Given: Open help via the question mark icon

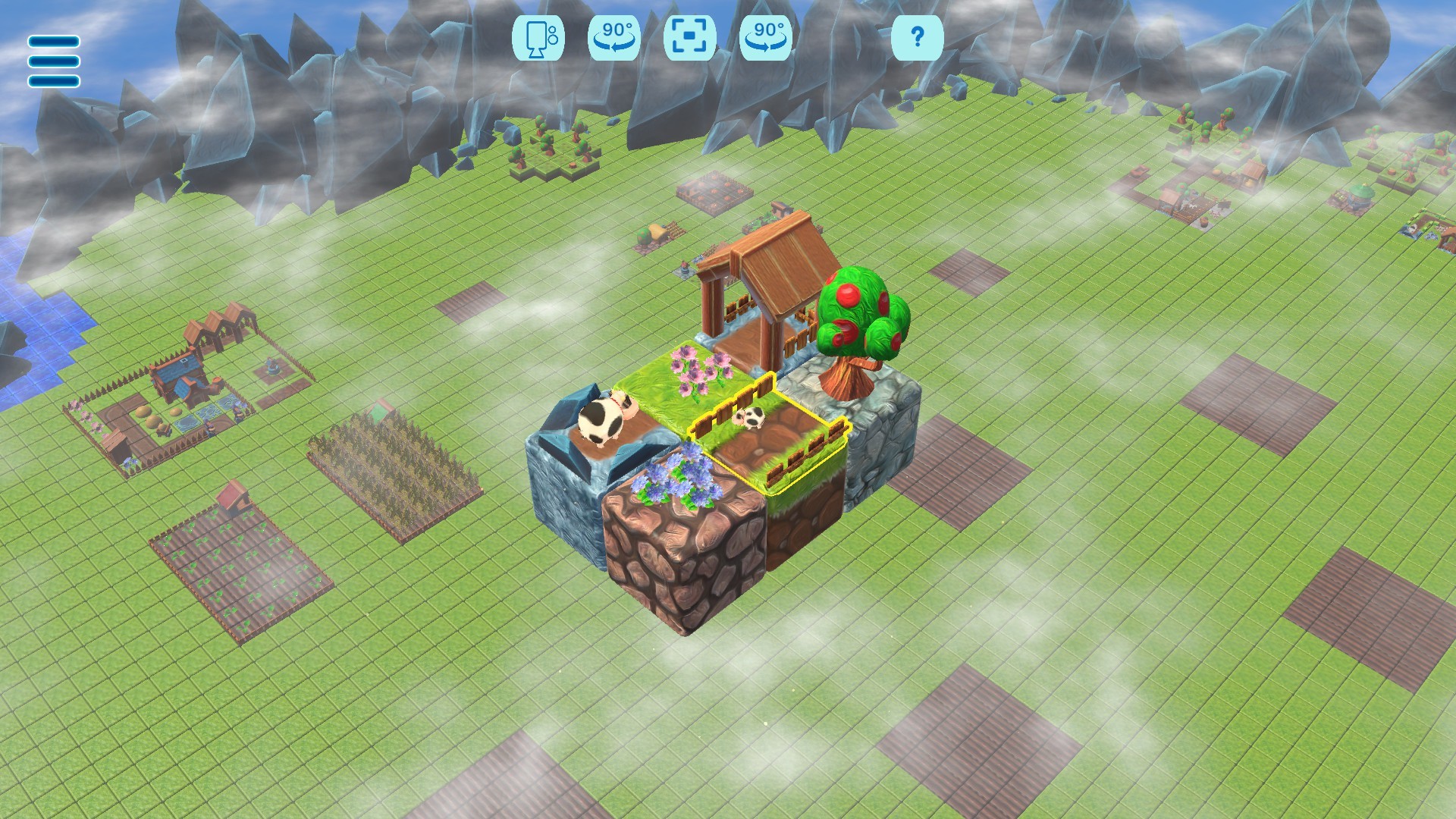Looking at the screenshot, I should [x=918, y=39].
